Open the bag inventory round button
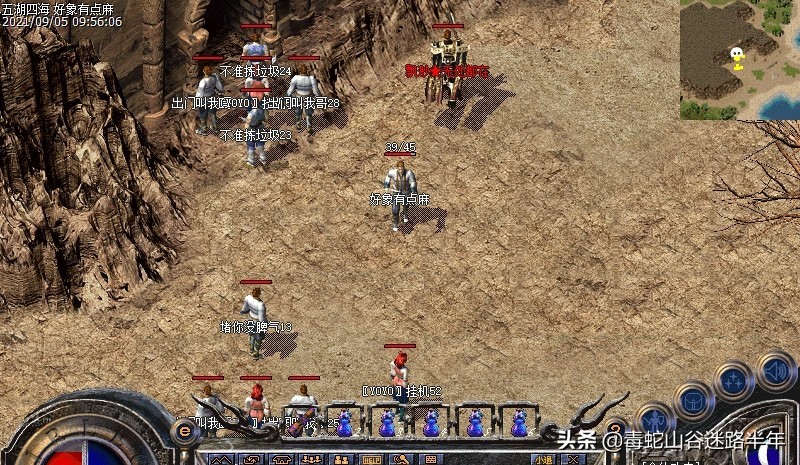Image resolution: width=800 pixels, height=465 pixels. click(x=692, y=401)
